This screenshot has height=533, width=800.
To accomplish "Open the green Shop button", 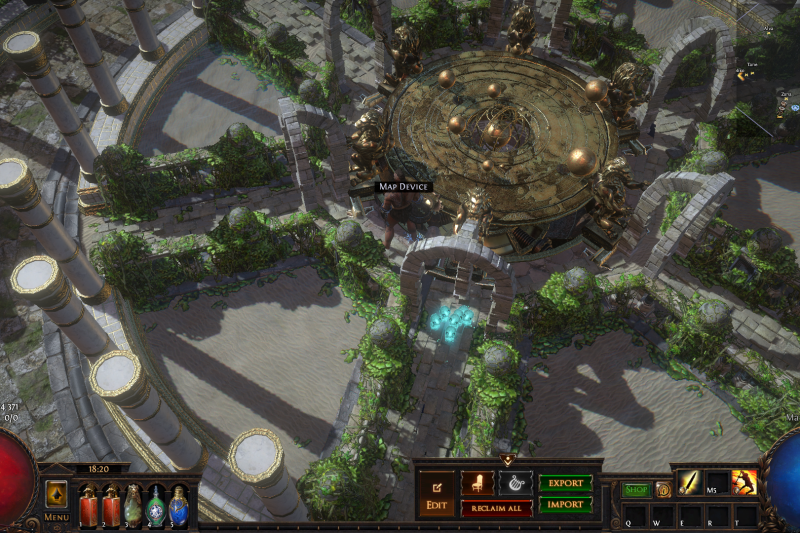I will click(636, 490).
